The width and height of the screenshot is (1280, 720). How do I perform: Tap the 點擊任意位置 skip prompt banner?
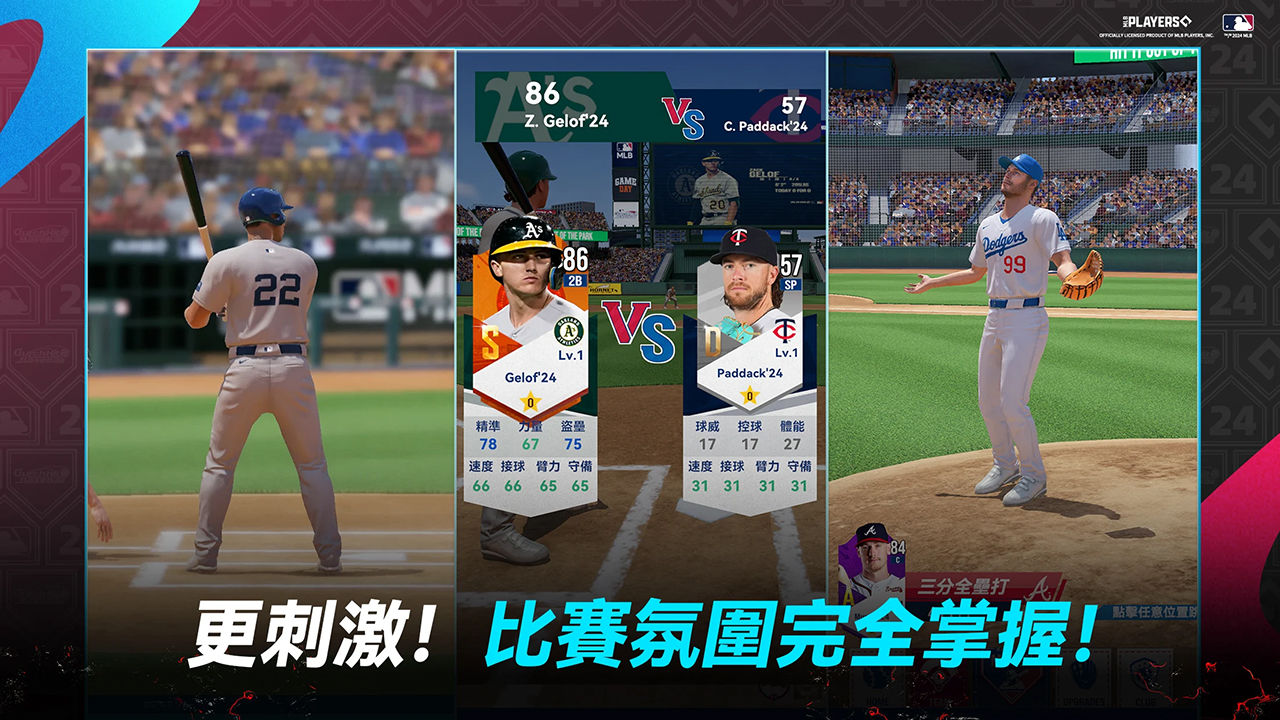click(x=1150, y=613)
